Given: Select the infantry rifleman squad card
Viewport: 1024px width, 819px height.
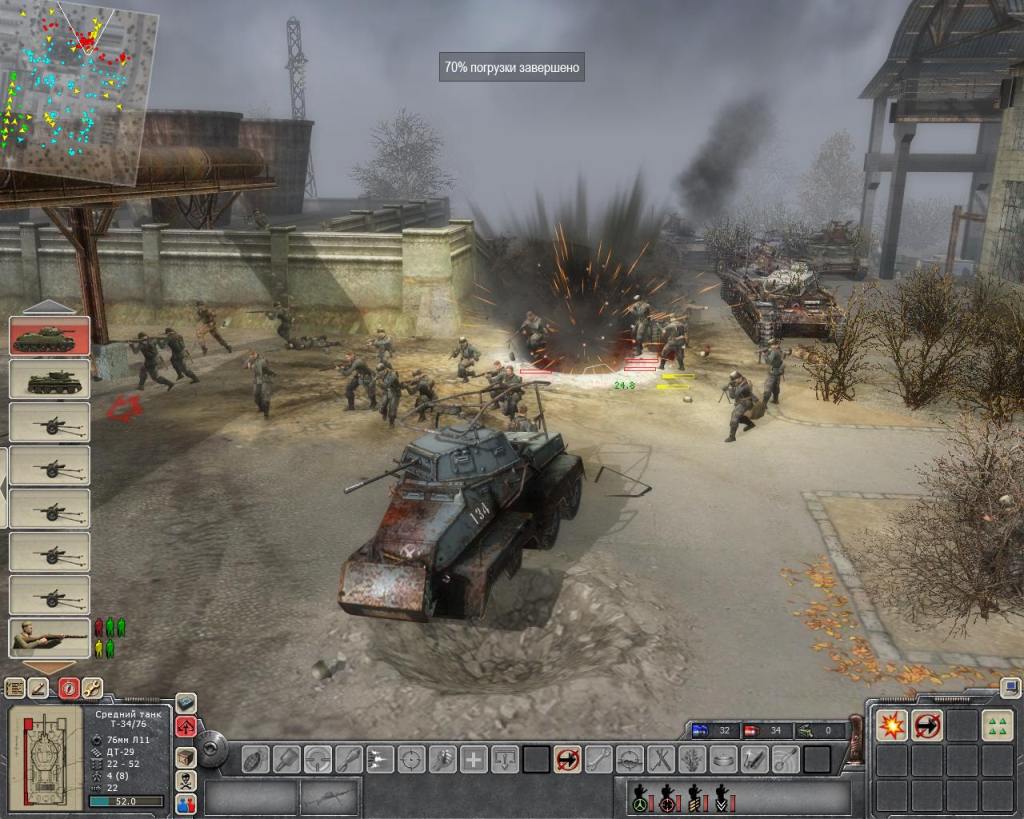Looking at the screenshot, I should 49,637.
